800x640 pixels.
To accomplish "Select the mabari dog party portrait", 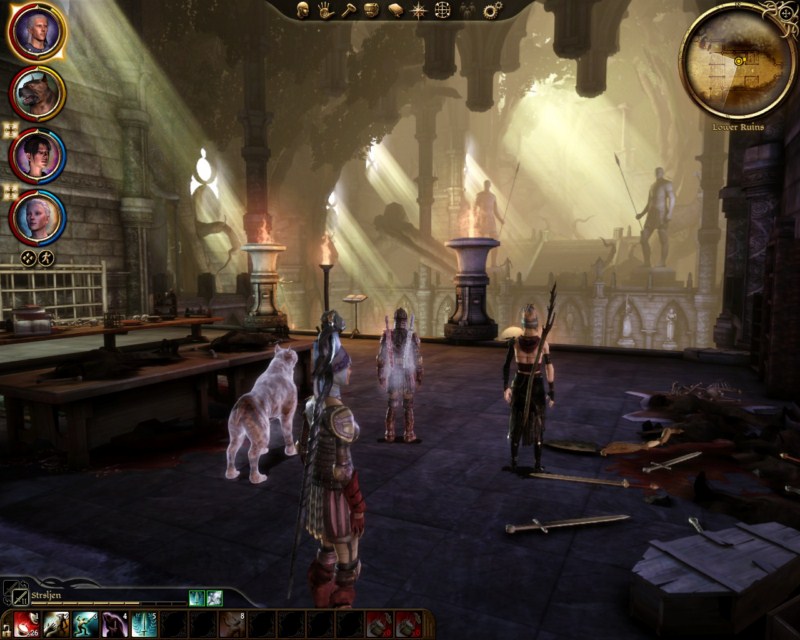I will click(37, 93).
